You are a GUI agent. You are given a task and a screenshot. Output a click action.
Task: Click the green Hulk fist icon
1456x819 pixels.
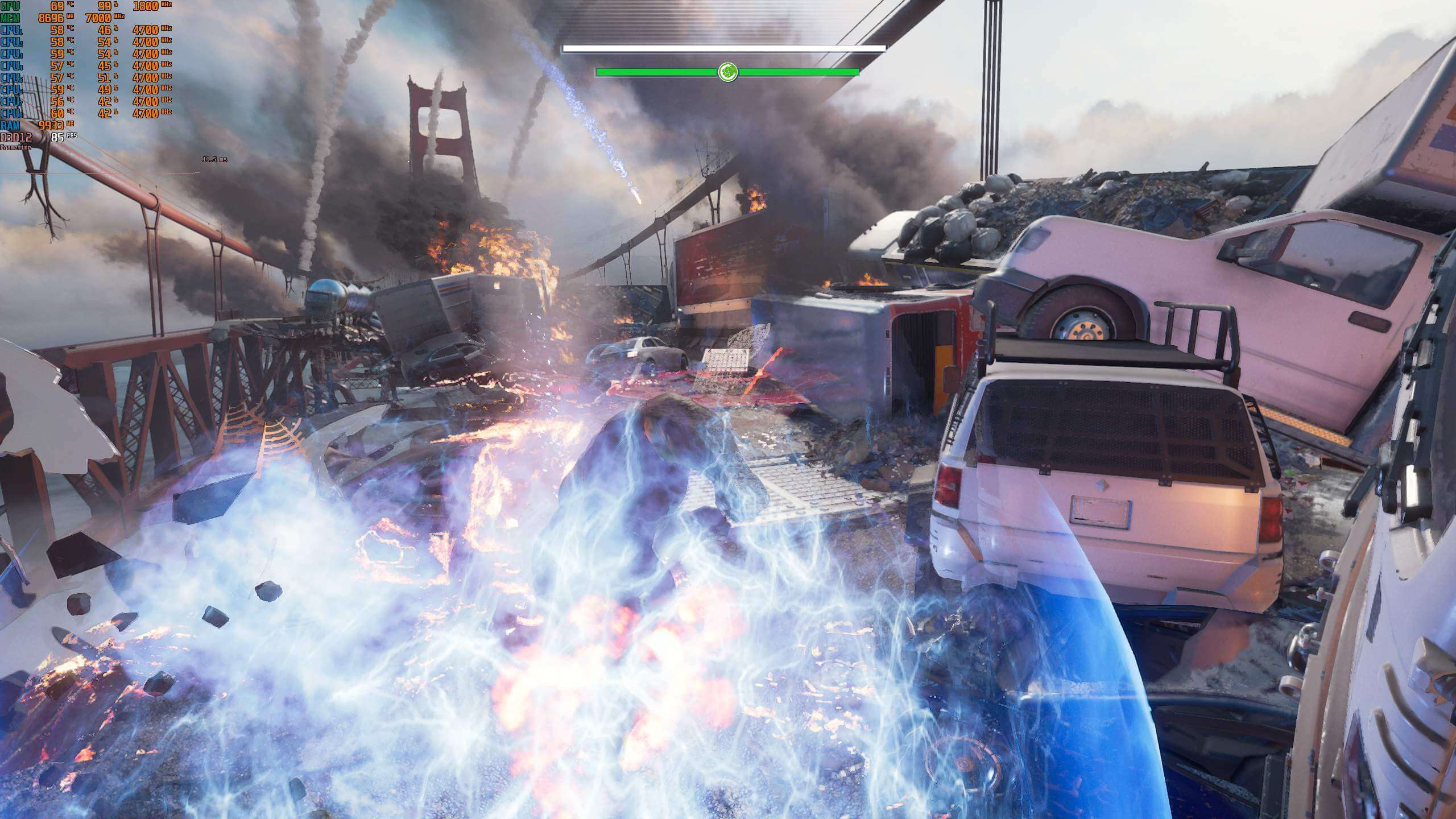(727, 72)
